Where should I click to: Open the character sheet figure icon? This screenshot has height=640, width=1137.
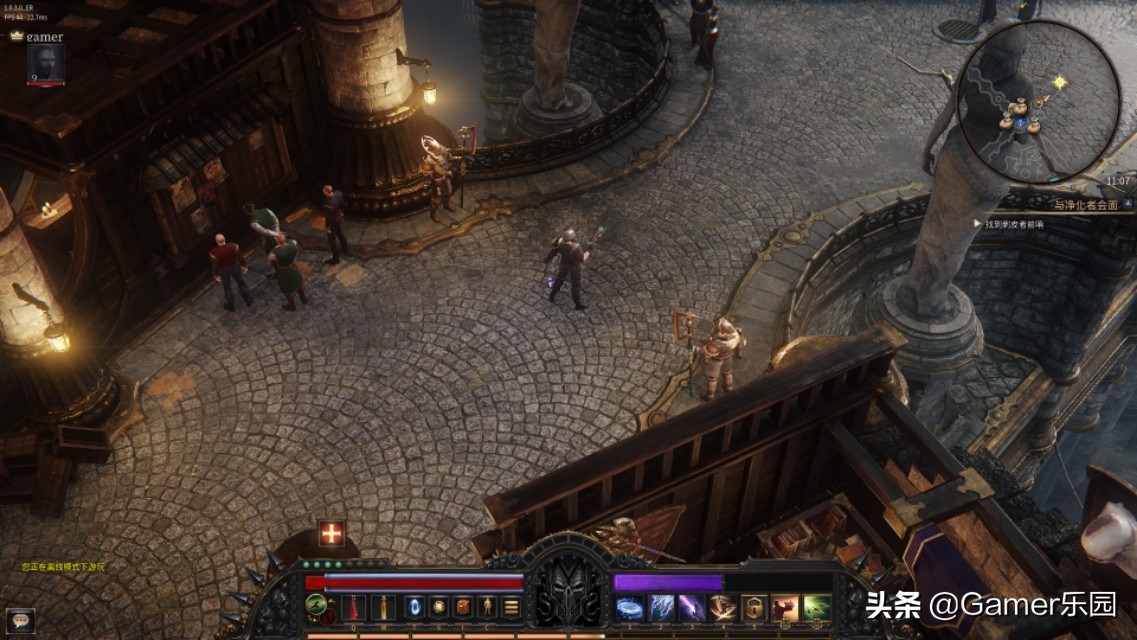click(487, 607)
